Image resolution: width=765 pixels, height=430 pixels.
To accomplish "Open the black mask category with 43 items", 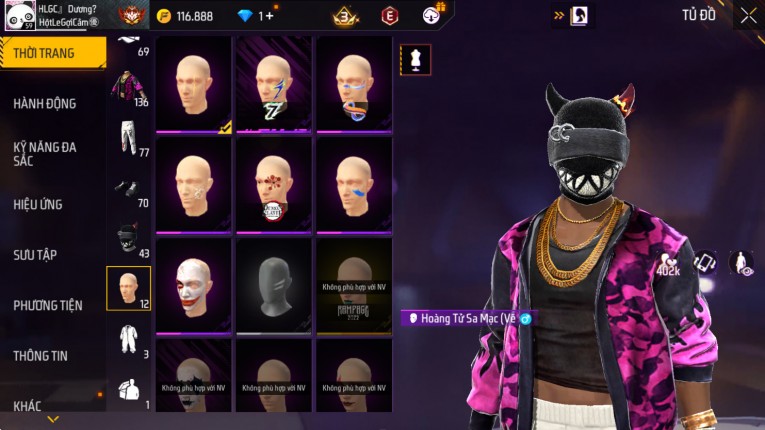I will pyautogui.click(x=128, y=240).
